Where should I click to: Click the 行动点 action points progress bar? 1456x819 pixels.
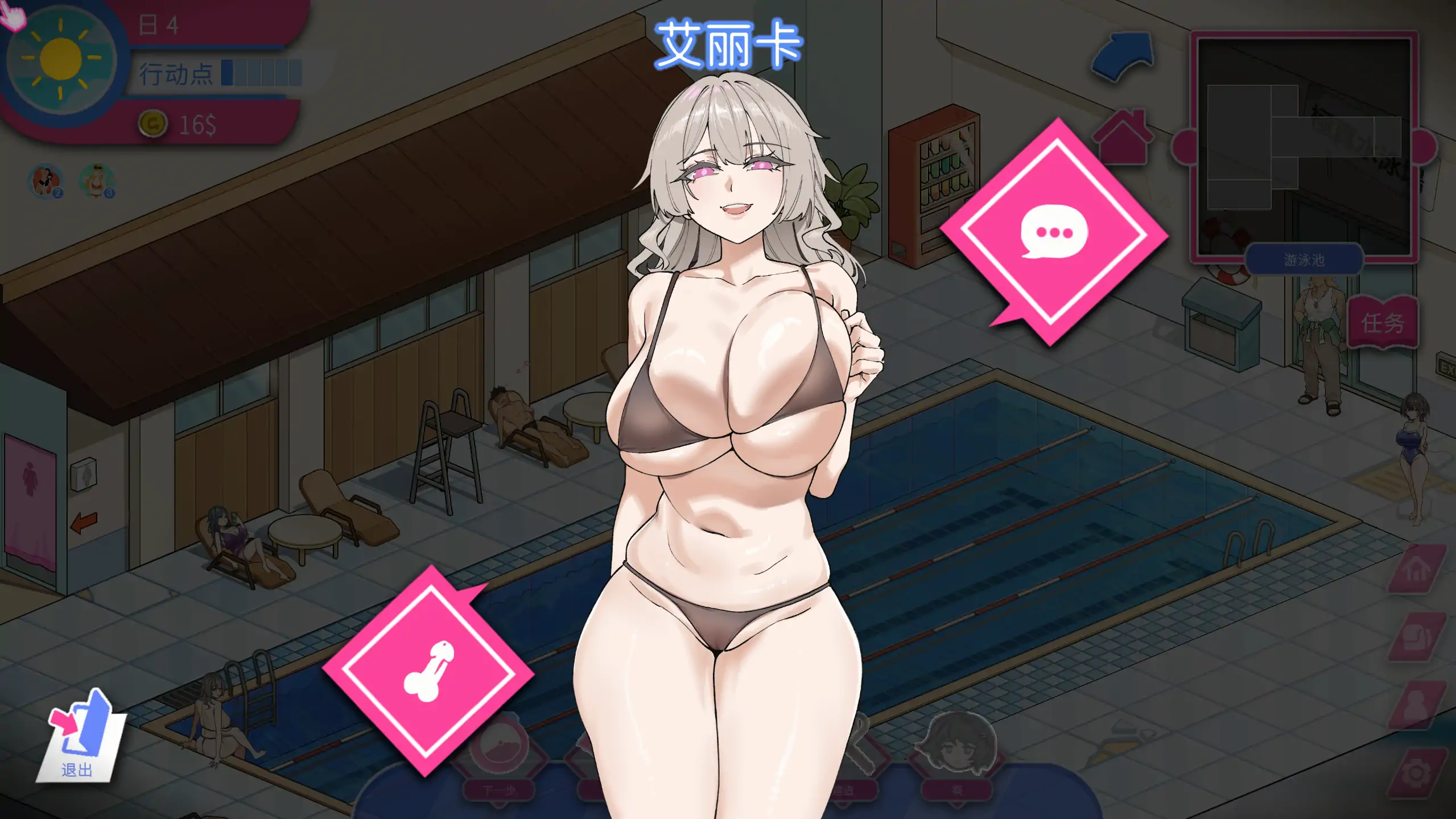259,74
